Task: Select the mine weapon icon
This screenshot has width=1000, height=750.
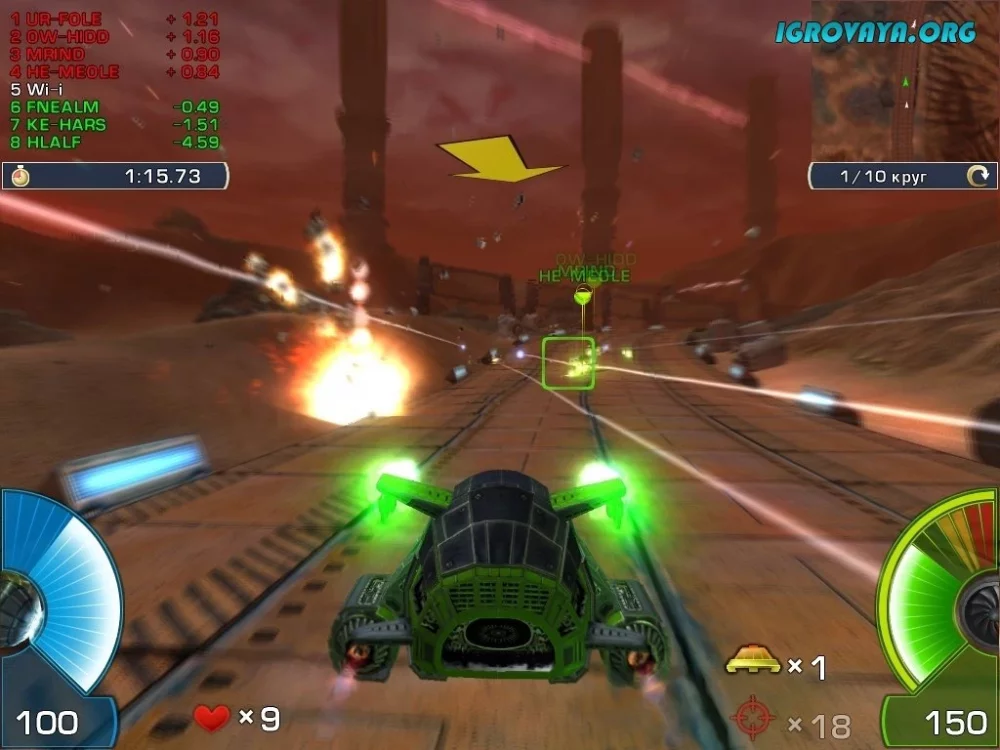Action: coord(752,661)
